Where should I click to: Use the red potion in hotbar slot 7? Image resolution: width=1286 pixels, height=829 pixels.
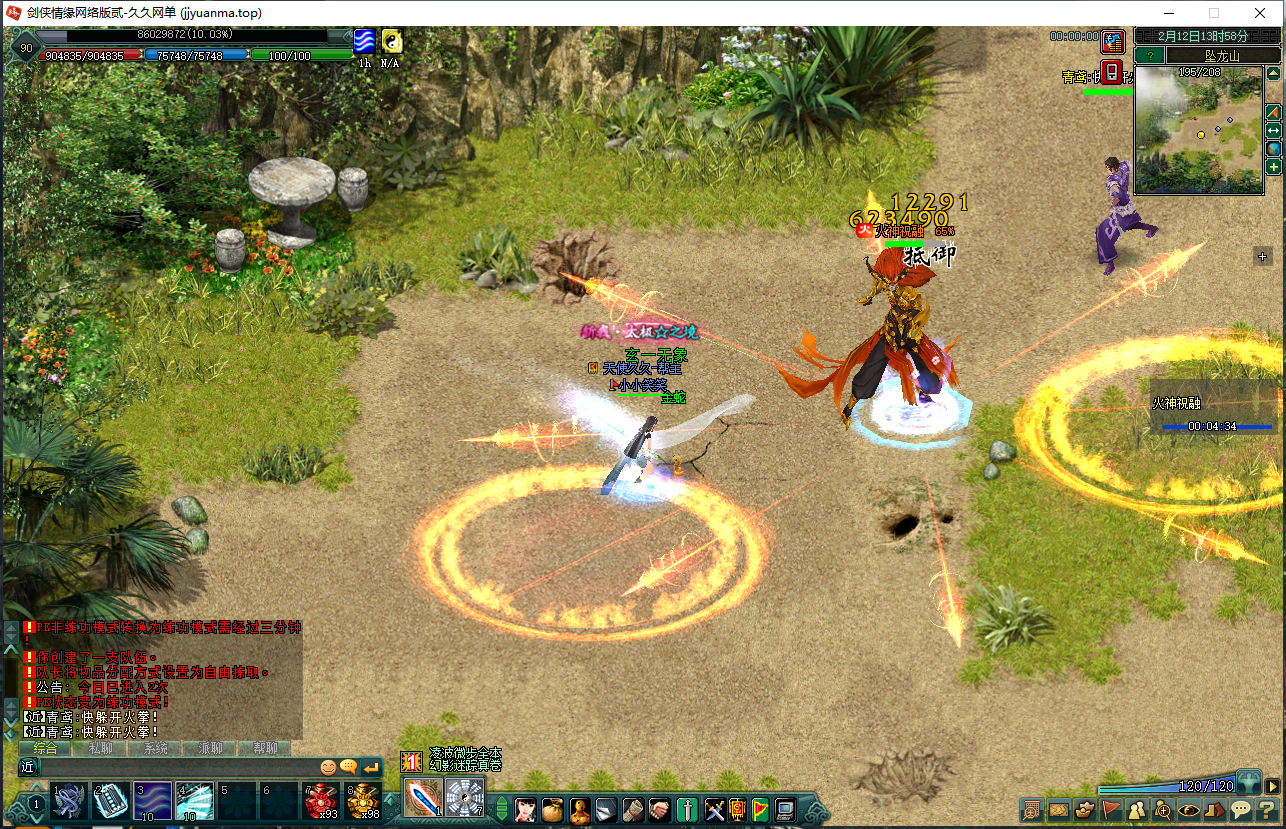[x=321, y=801]
